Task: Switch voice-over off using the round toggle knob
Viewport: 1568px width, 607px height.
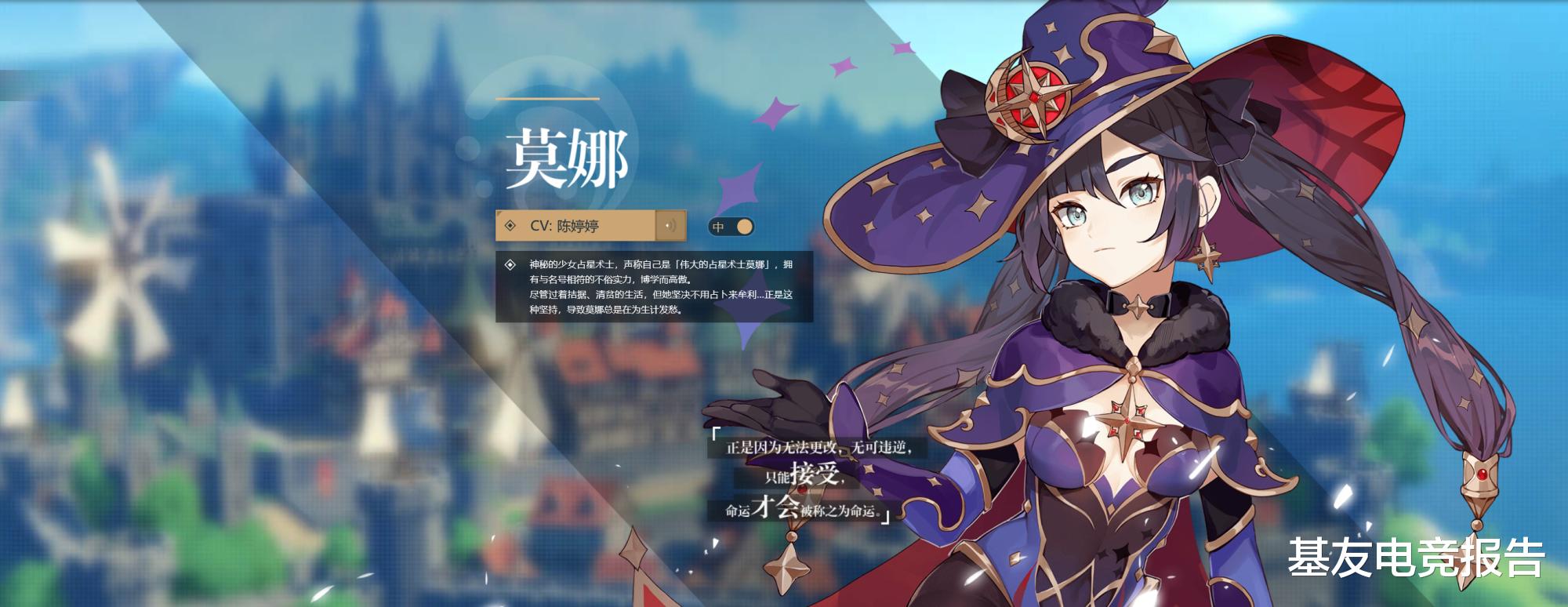Action: 743,226
